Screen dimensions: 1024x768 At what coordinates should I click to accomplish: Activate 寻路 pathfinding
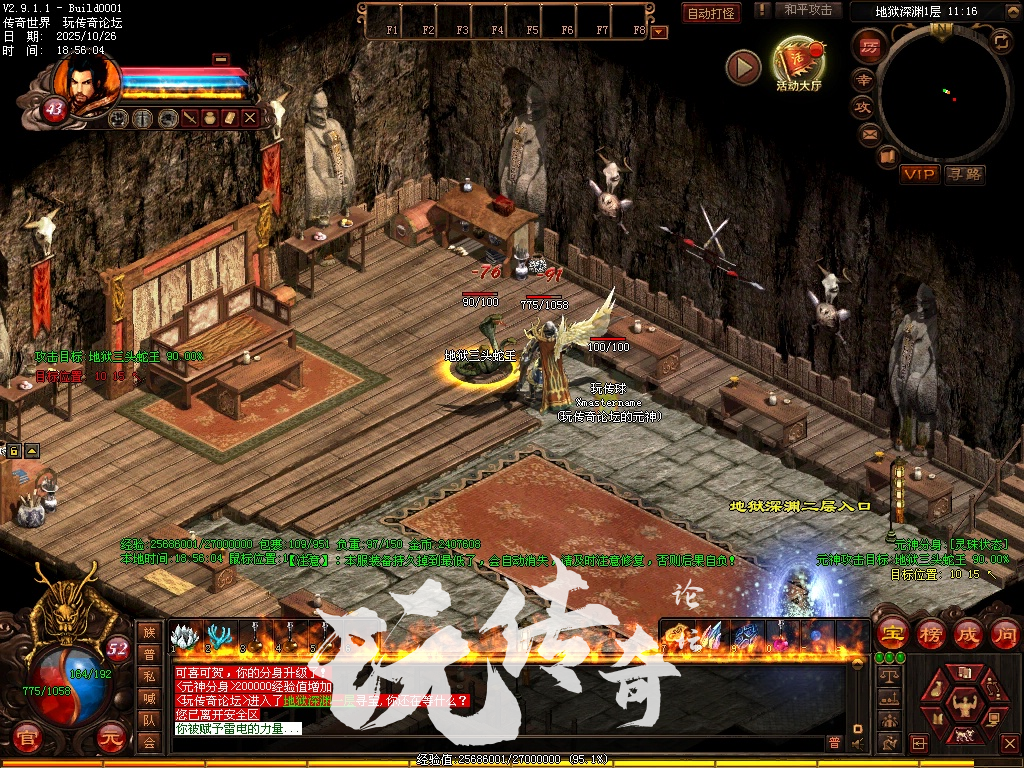pos(964,174)
